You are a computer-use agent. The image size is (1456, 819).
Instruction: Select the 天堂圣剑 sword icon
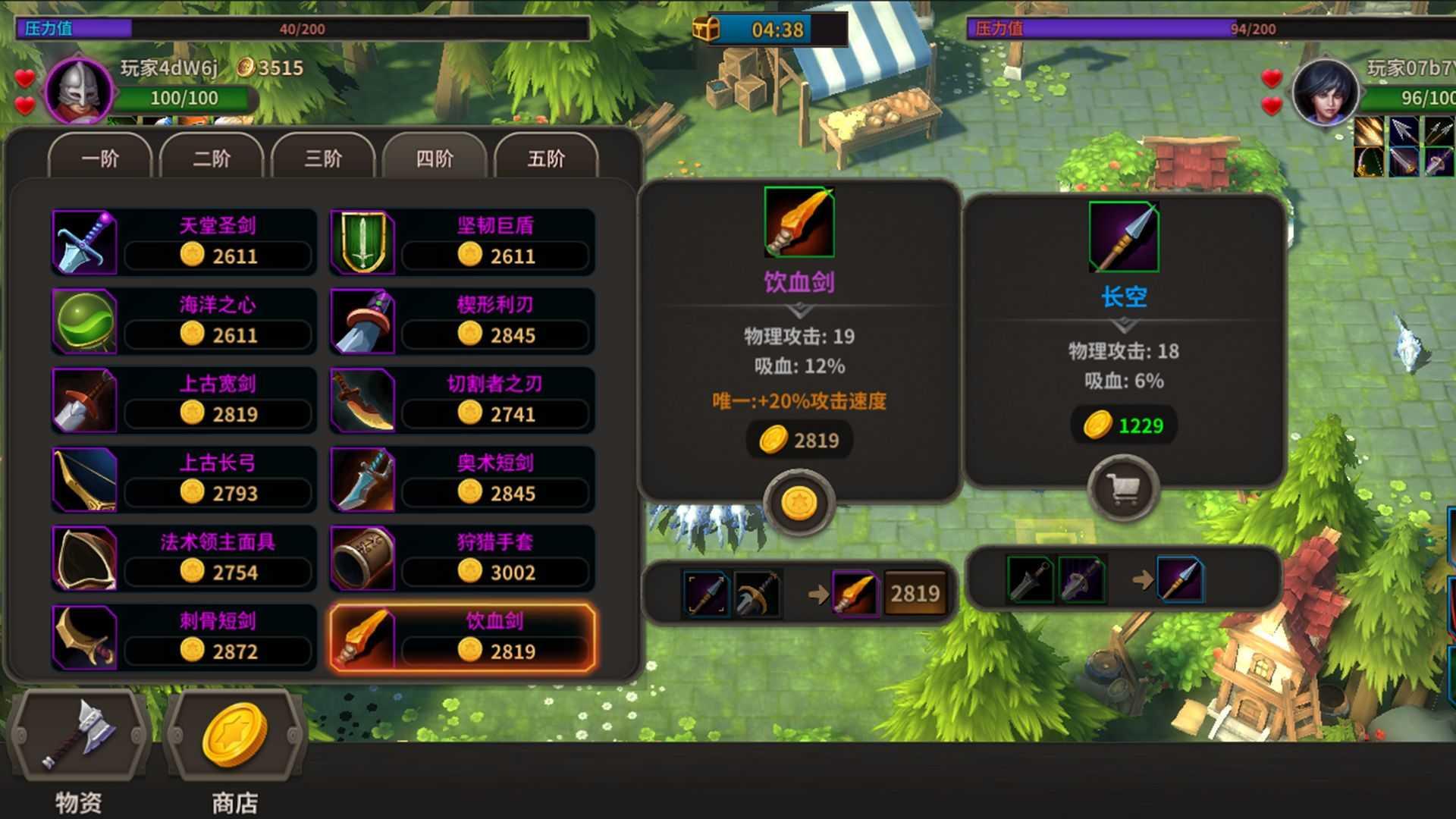pos(83,241)
